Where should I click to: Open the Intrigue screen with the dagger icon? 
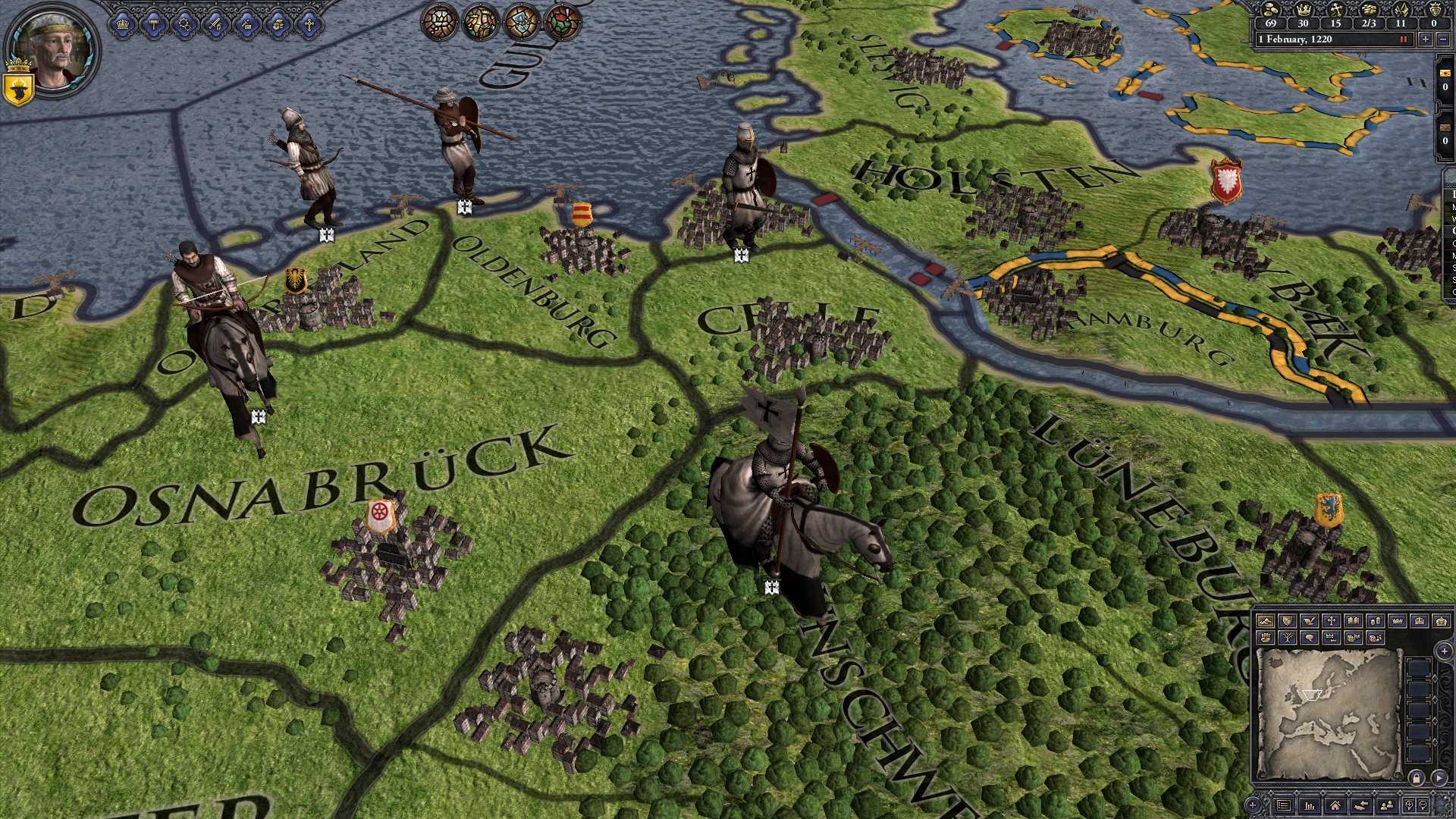(x=247, y=24)
